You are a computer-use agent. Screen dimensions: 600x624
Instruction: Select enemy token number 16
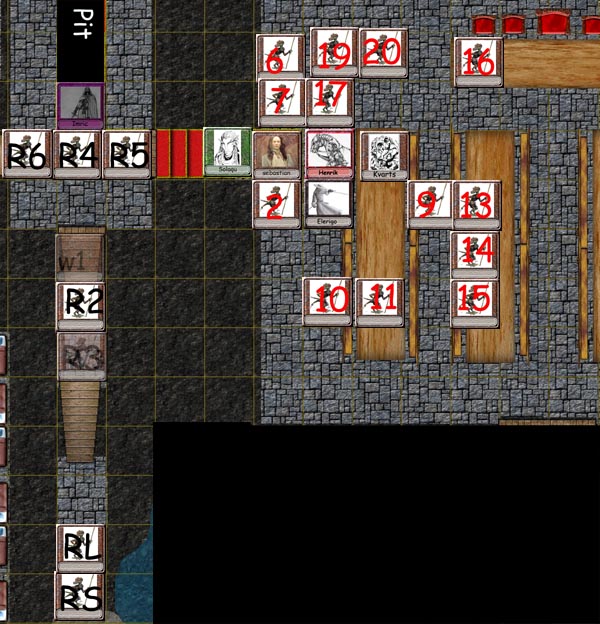coord(478,62)
